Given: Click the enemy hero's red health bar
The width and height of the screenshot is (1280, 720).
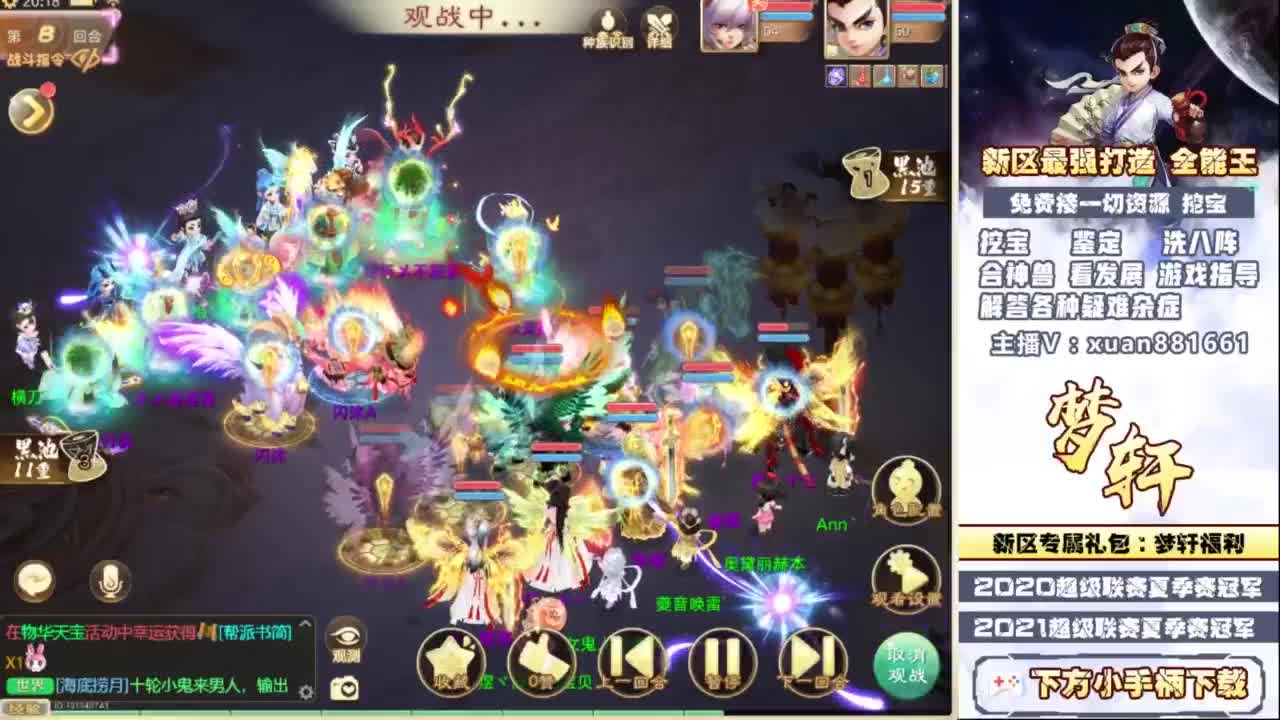Looking at the screenshot, I should [918, 8].
